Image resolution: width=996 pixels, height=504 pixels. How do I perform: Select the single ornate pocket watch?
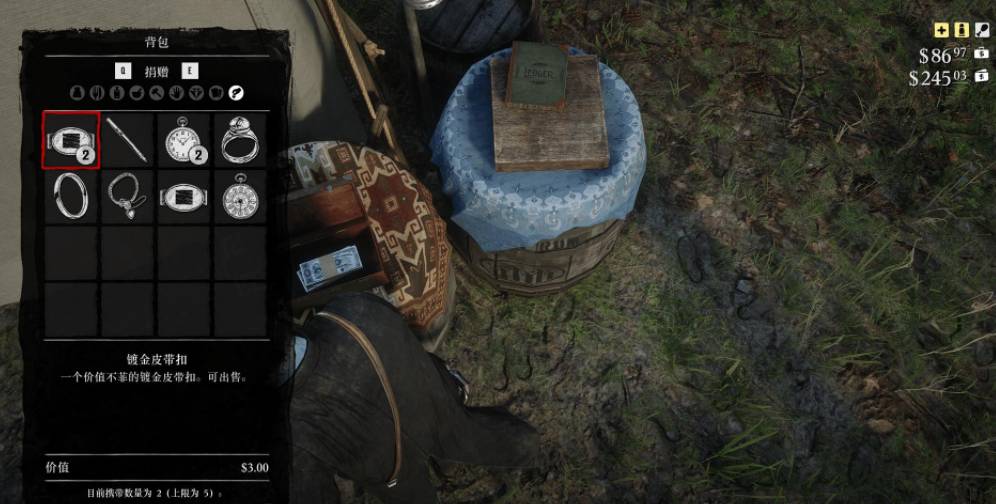(239, 196)
